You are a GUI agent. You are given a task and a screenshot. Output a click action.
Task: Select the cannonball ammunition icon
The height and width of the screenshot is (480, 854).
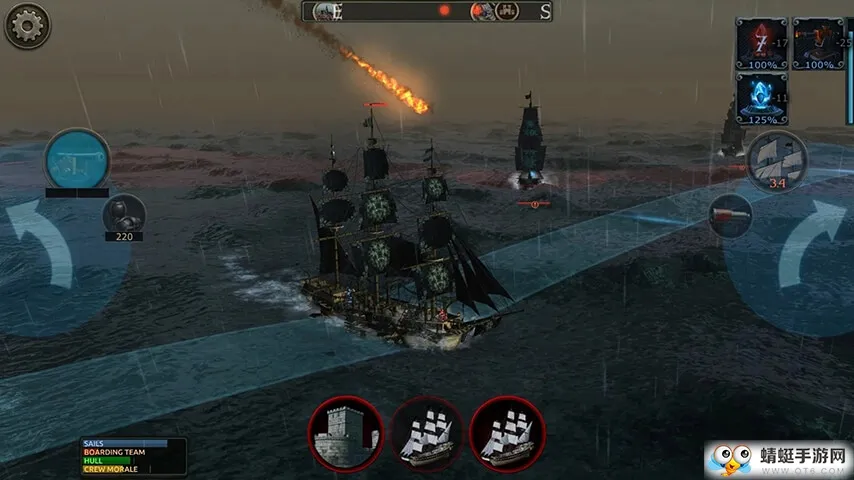124,213
